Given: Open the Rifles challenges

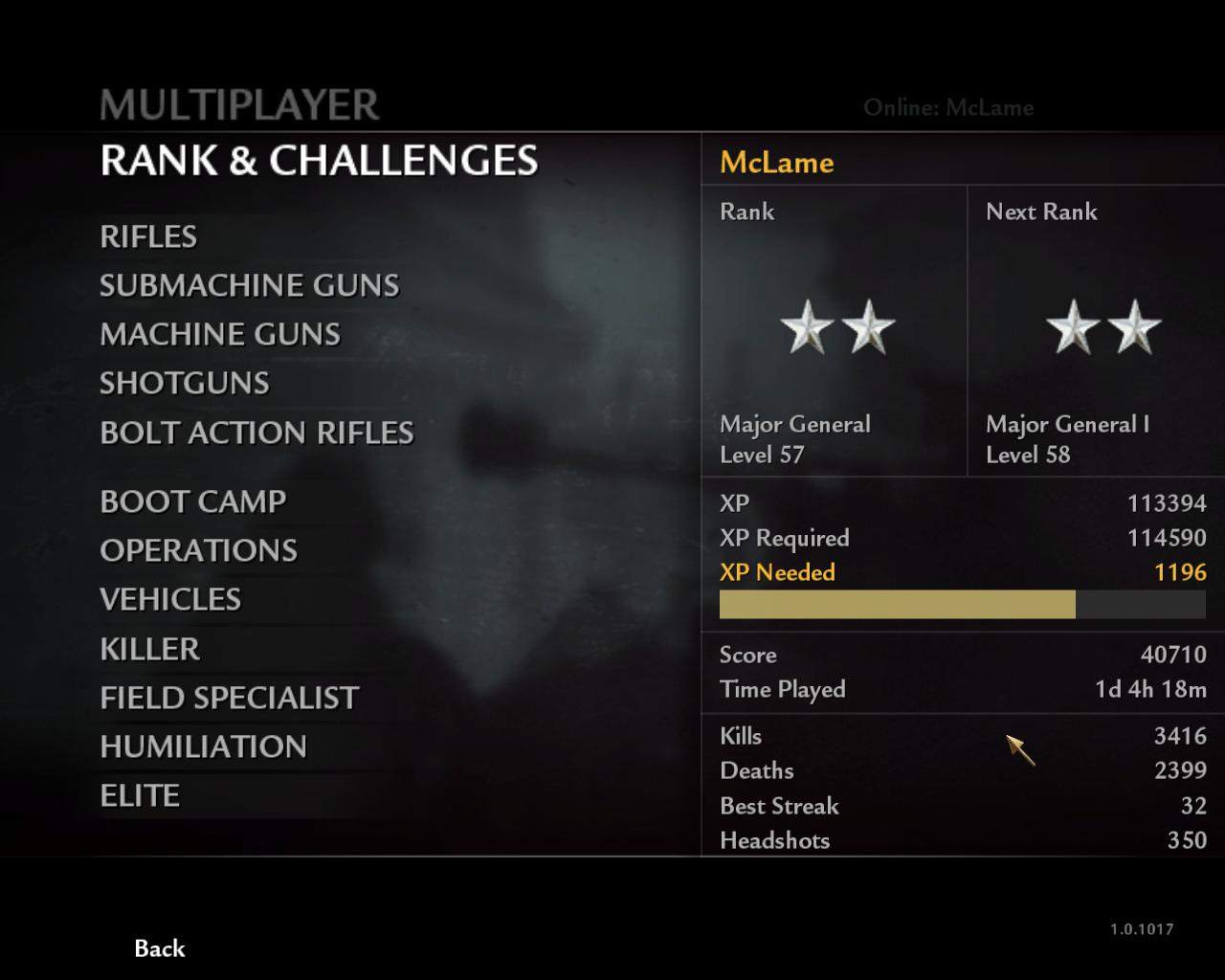Looking at the screenshot, I should [x=148, y=236].
